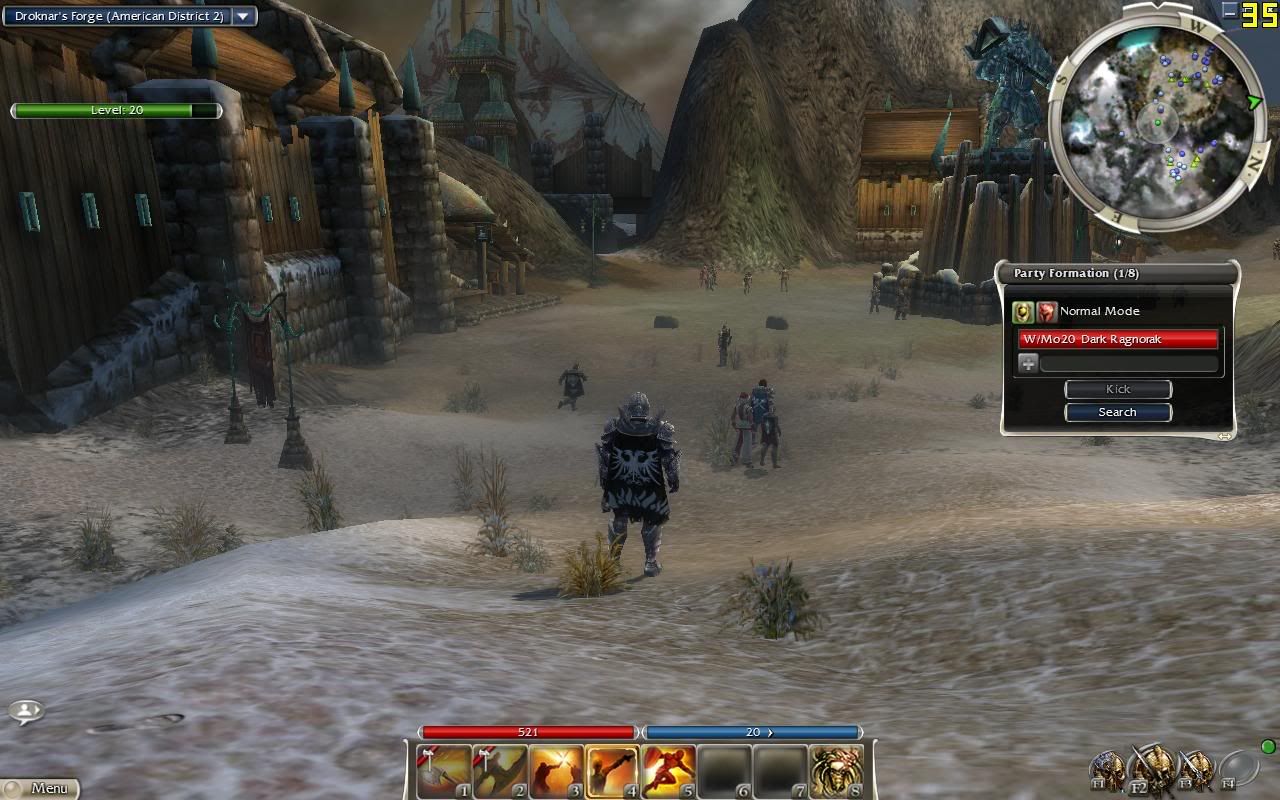Click the plus button to add a party member

click(1028, 364)
